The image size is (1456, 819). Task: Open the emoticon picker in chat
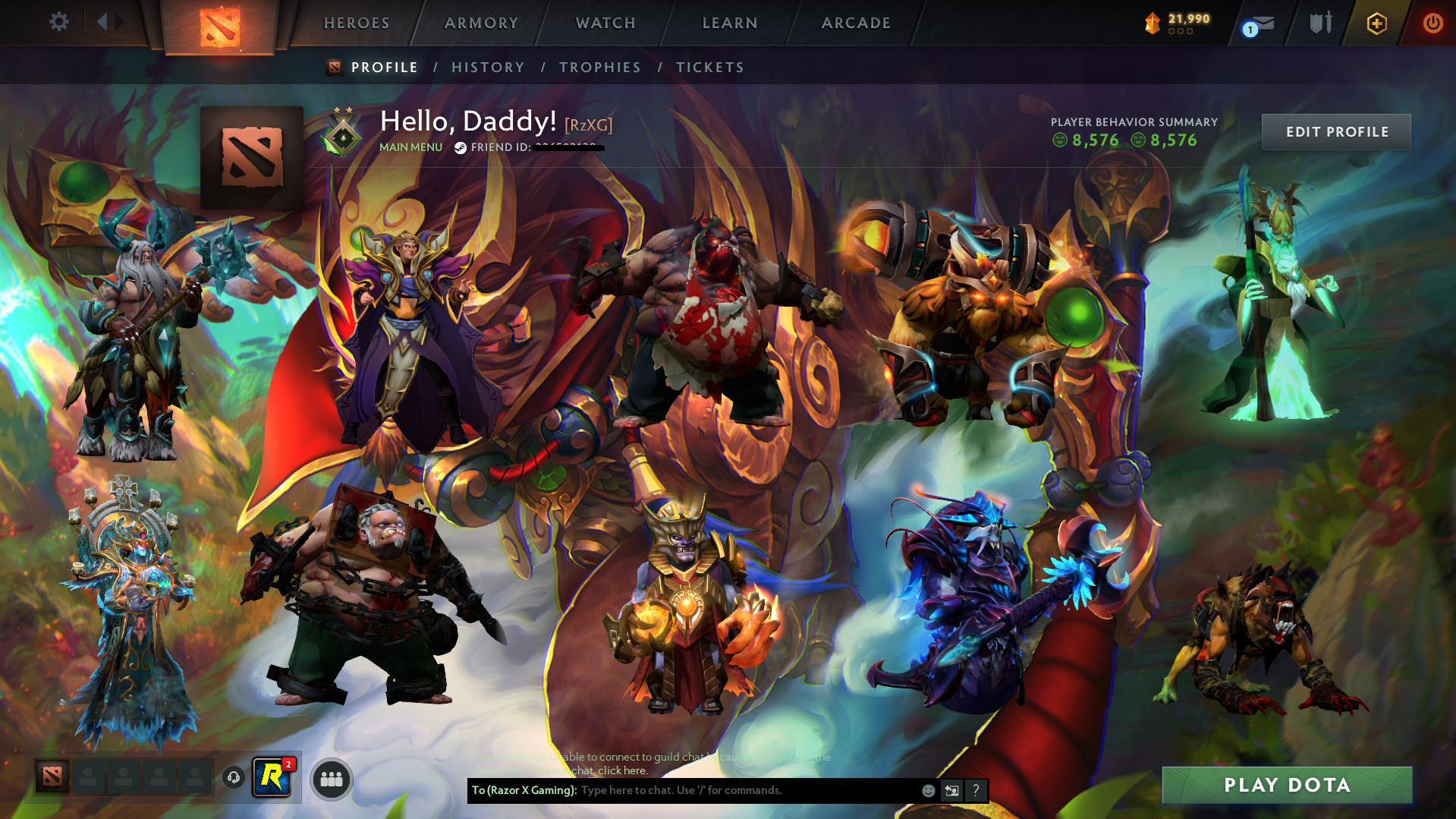tap(929, 790)
